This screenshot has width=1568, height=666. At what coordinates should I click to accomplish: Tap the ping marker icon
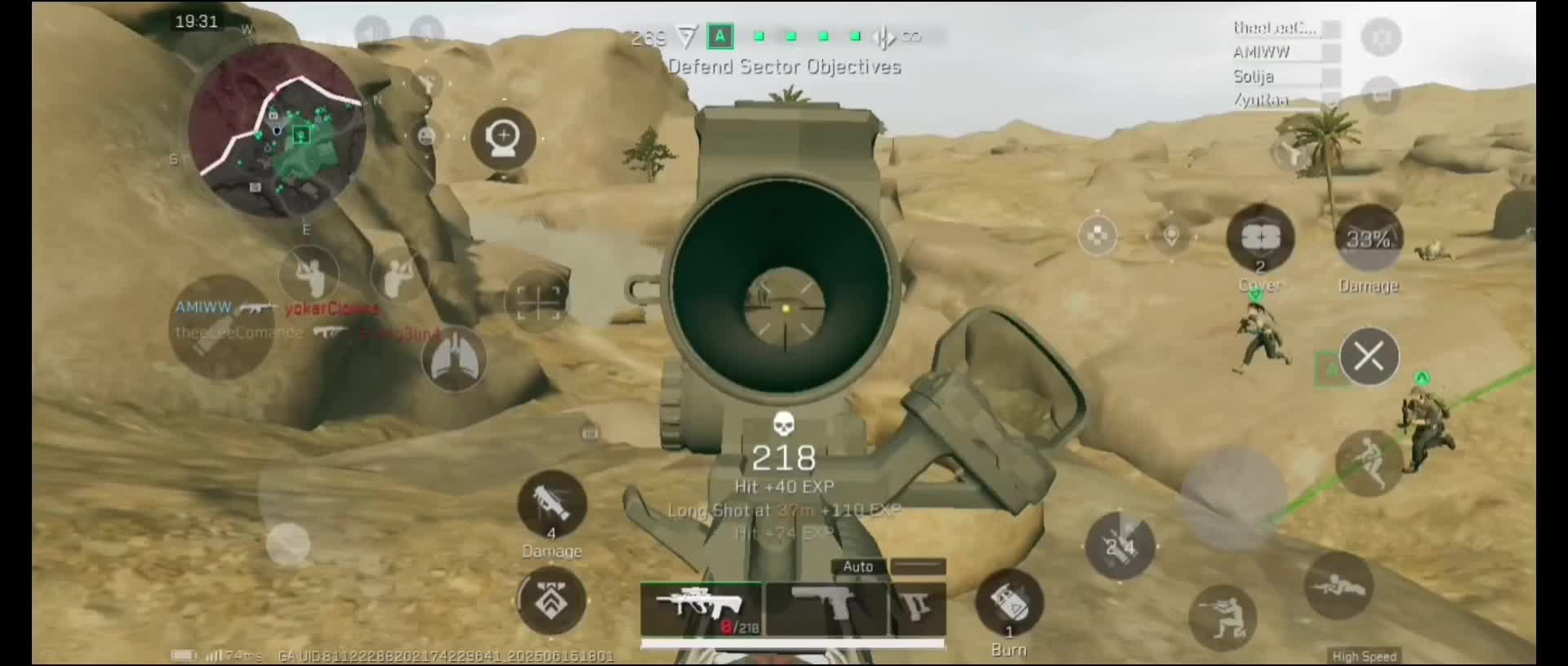click(x=1170, y=236)
